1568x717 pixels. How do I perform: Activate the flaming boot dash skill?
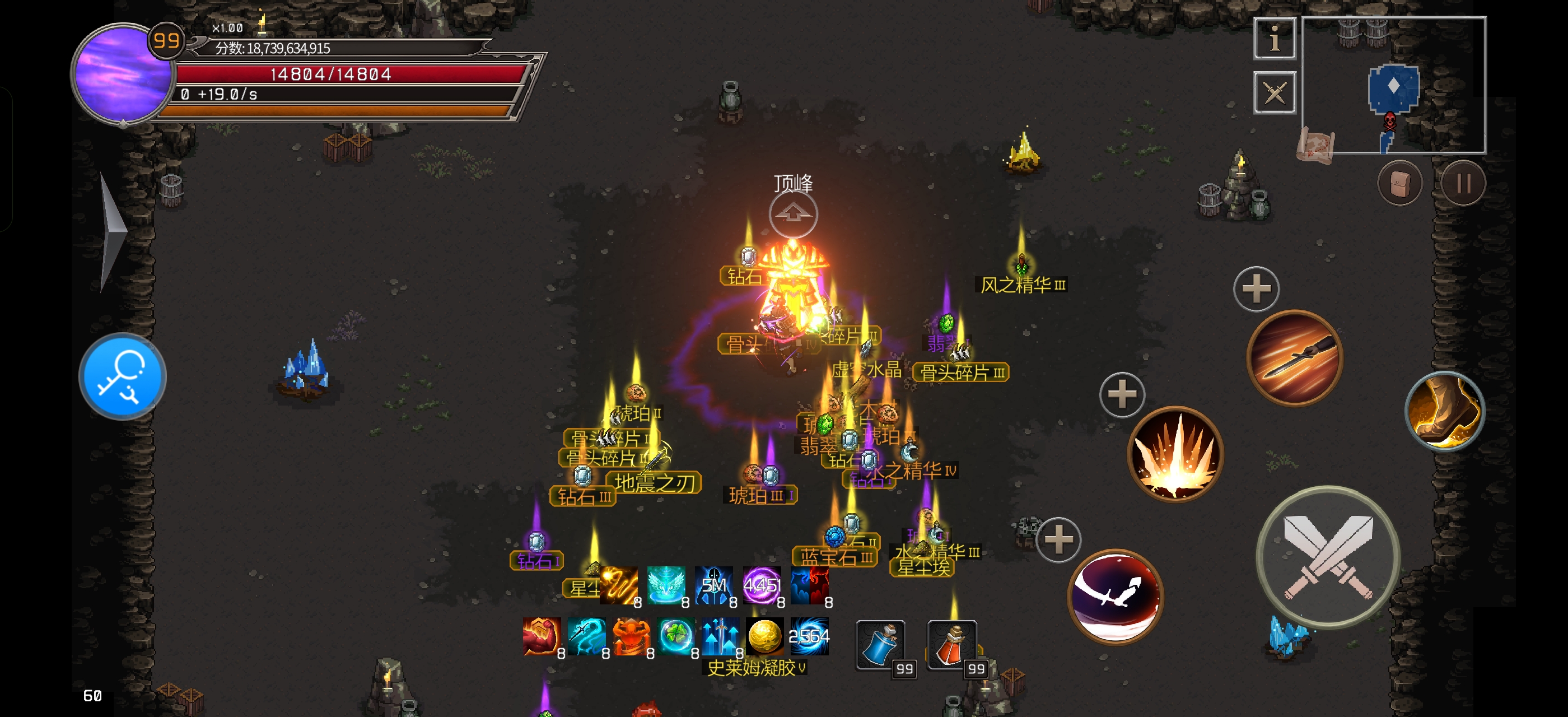click(x=1444, y=411)
